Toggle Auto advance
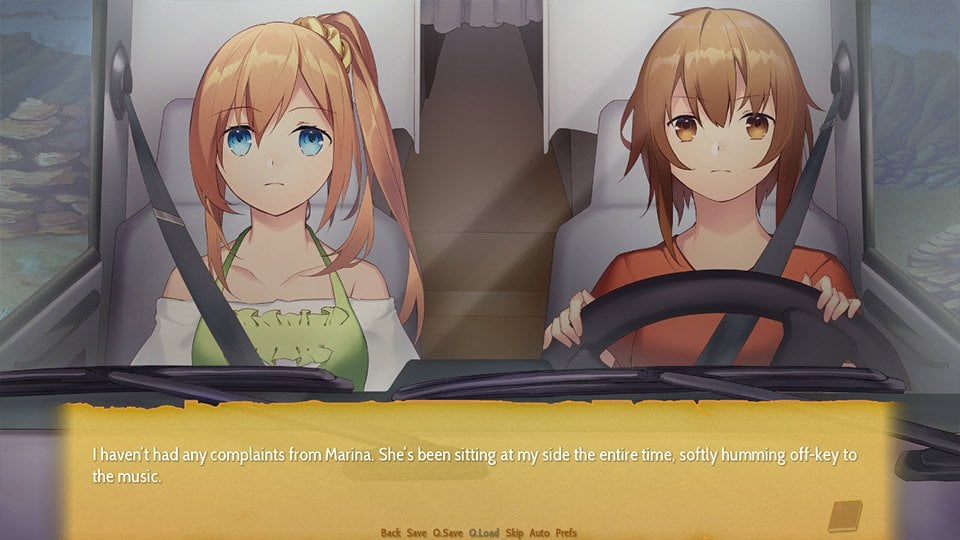Image resolution: width=960 pixels, height=540 pixels. pos(540,533)
